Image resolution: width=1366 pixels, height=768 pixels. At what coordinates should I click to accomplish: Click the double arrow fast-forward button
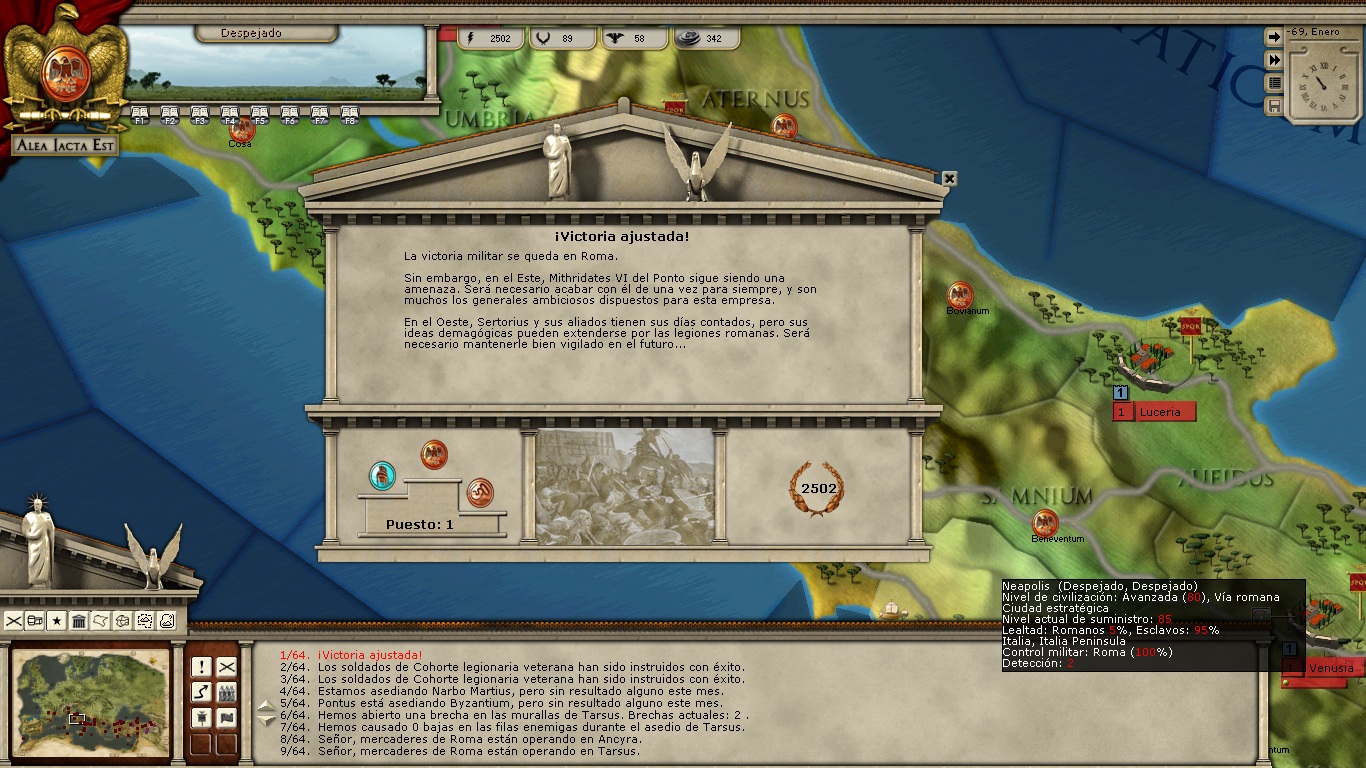click(1274, 60)
